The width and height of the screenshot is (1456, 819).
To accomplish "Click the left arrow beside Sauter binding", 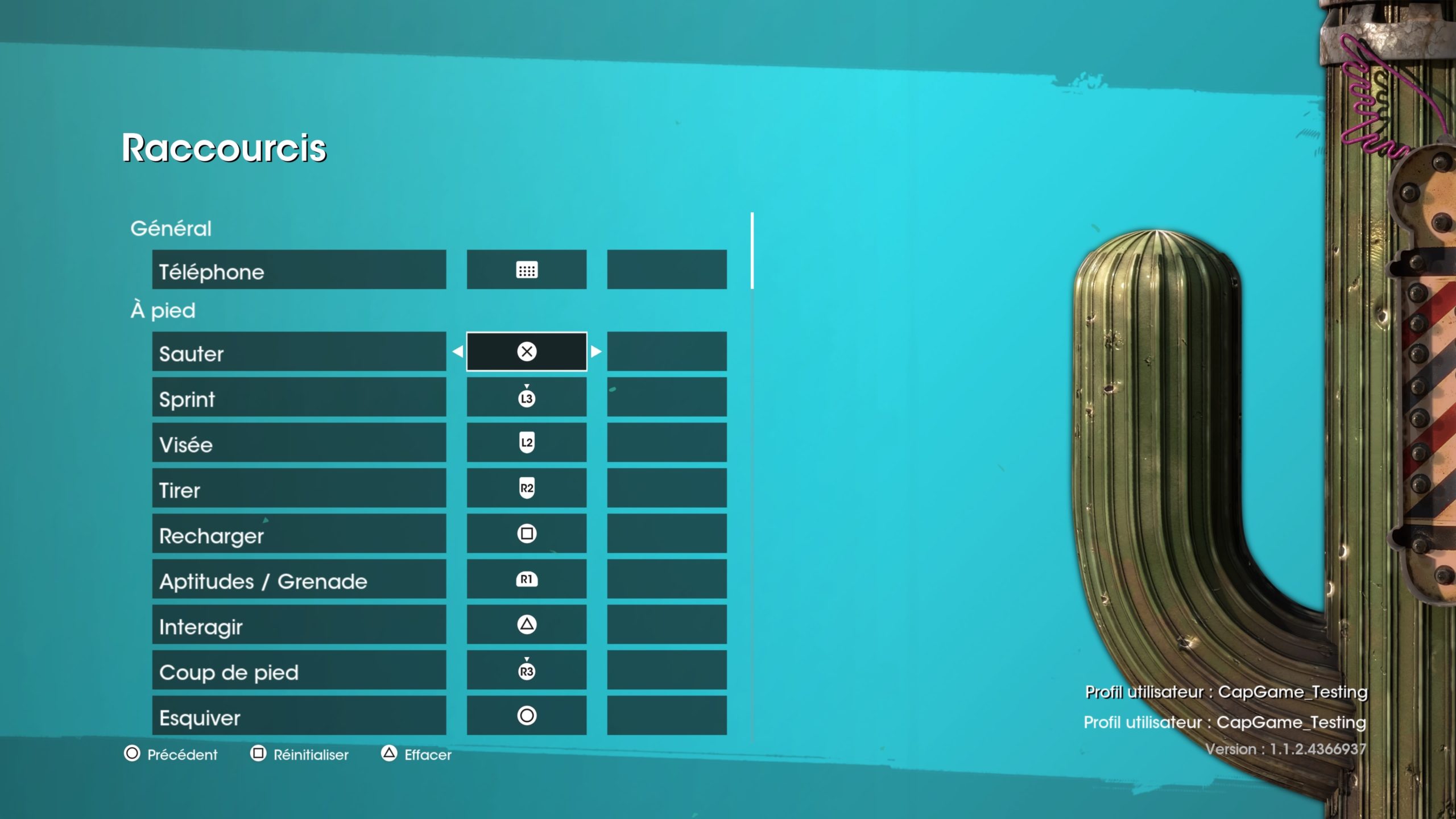I will click(x=457, y=351).
